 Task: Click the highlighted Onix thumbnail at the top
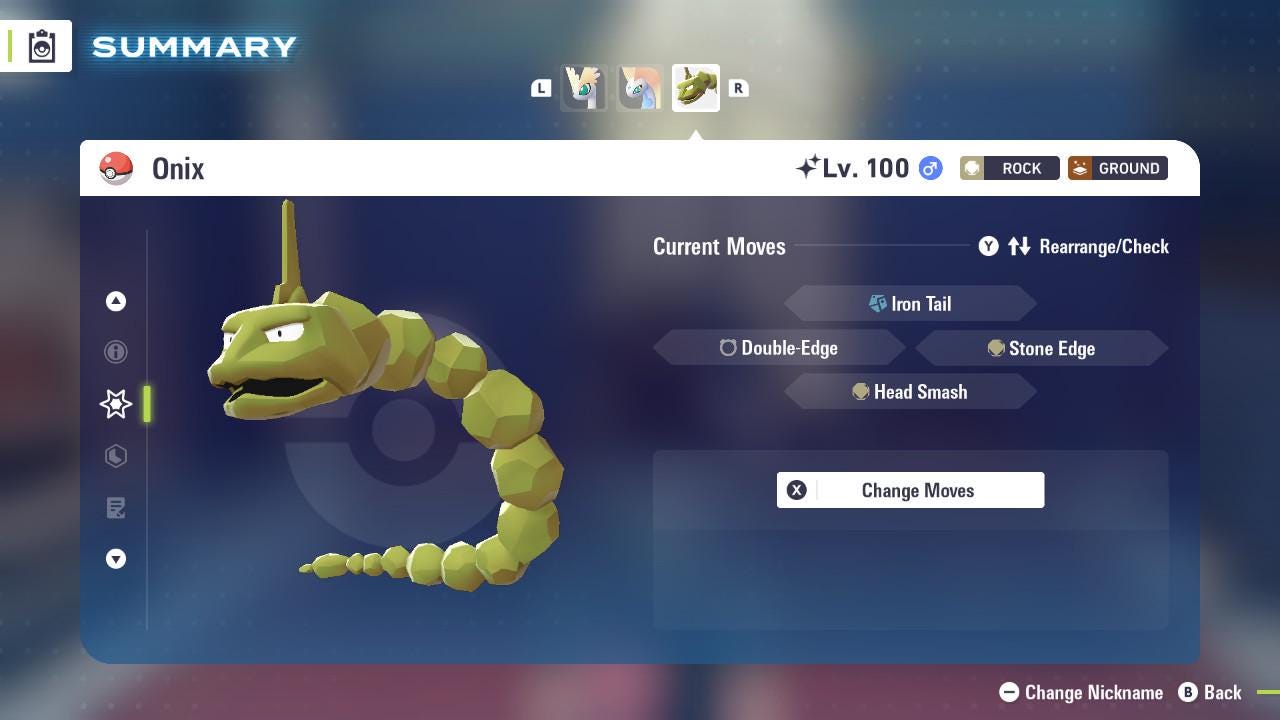(695, 88)
